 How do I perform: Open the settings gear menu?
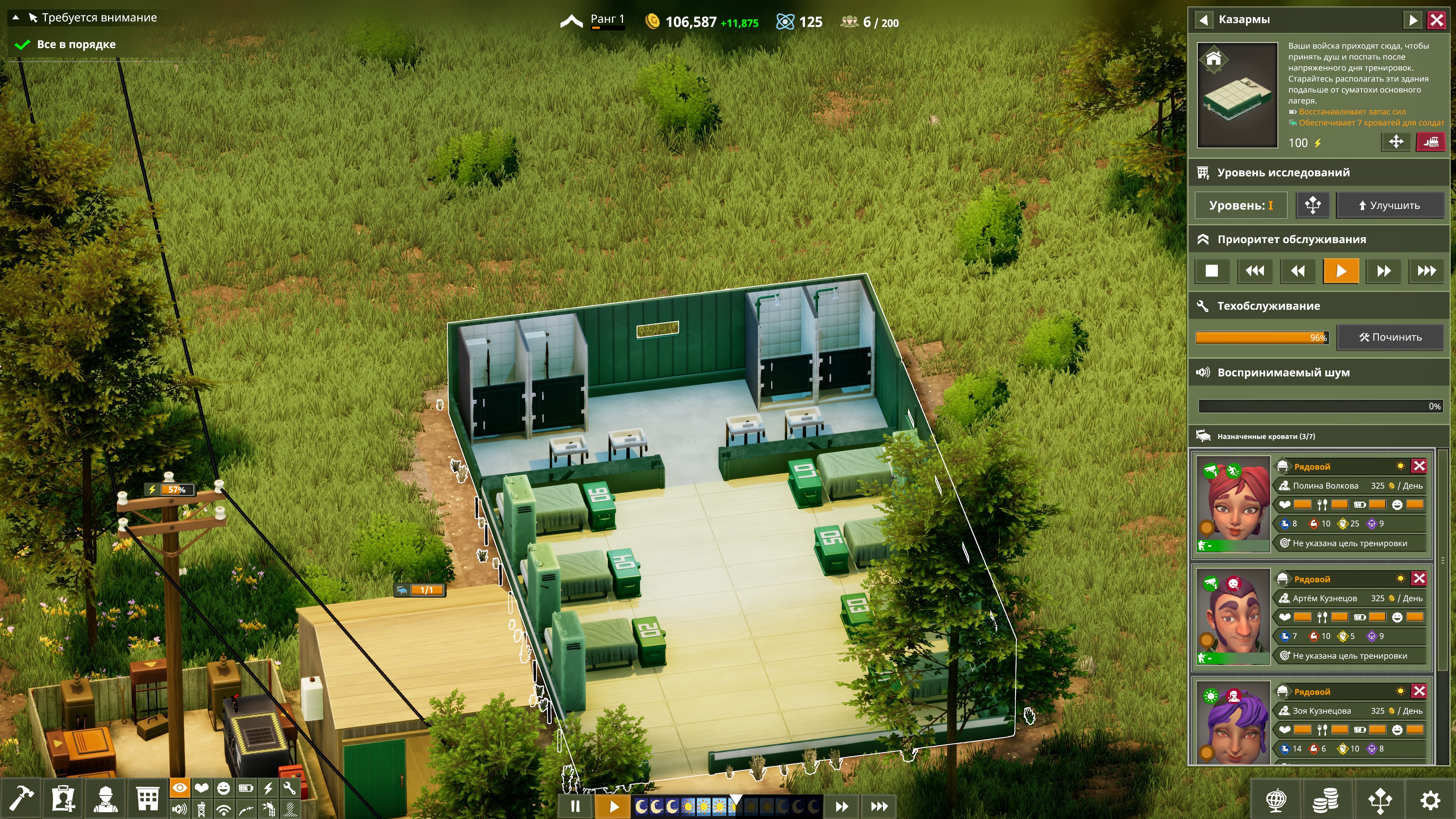pos(1430,800)
